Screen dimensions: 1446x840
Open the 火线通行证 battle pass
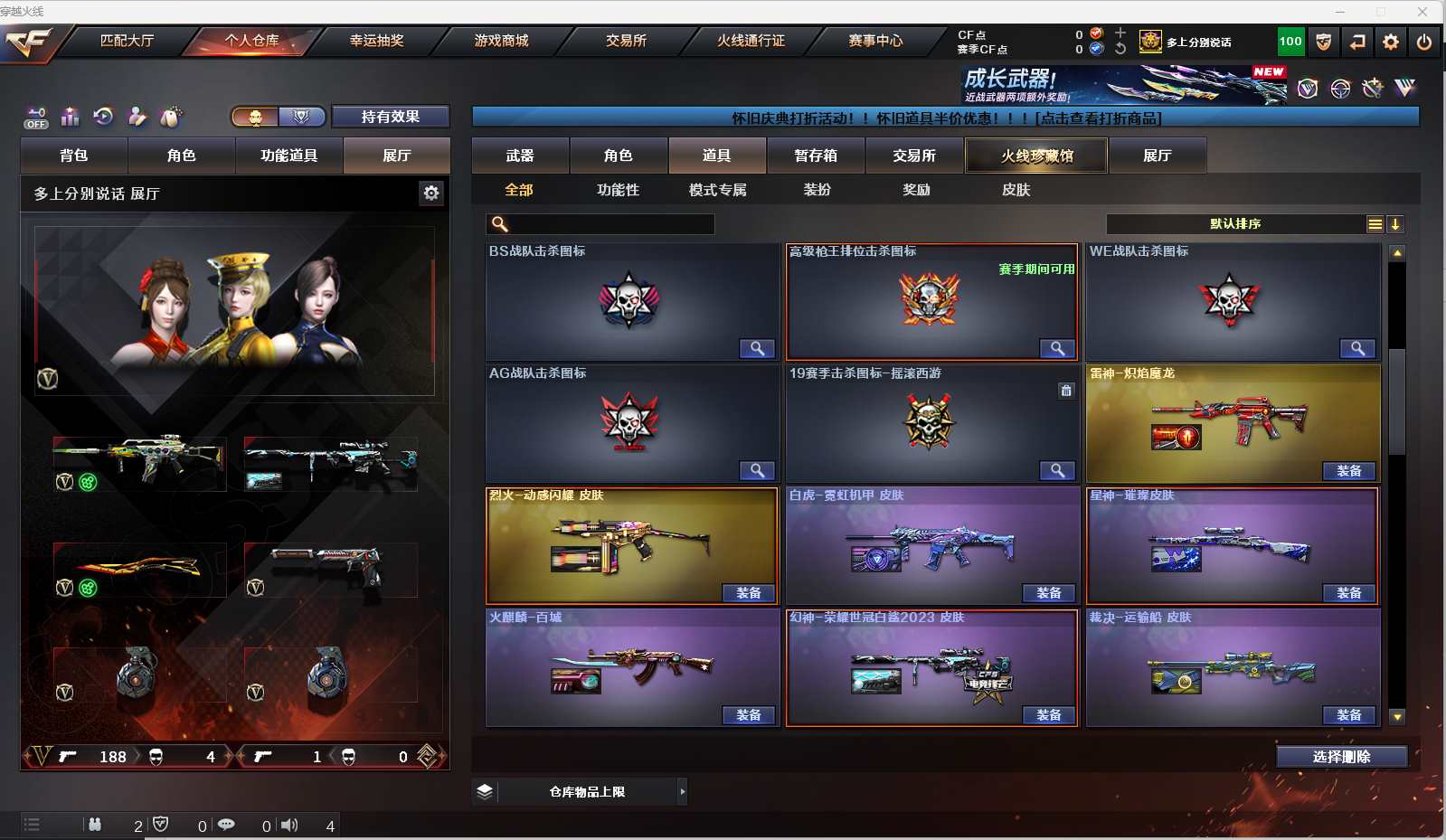point(751,41)
